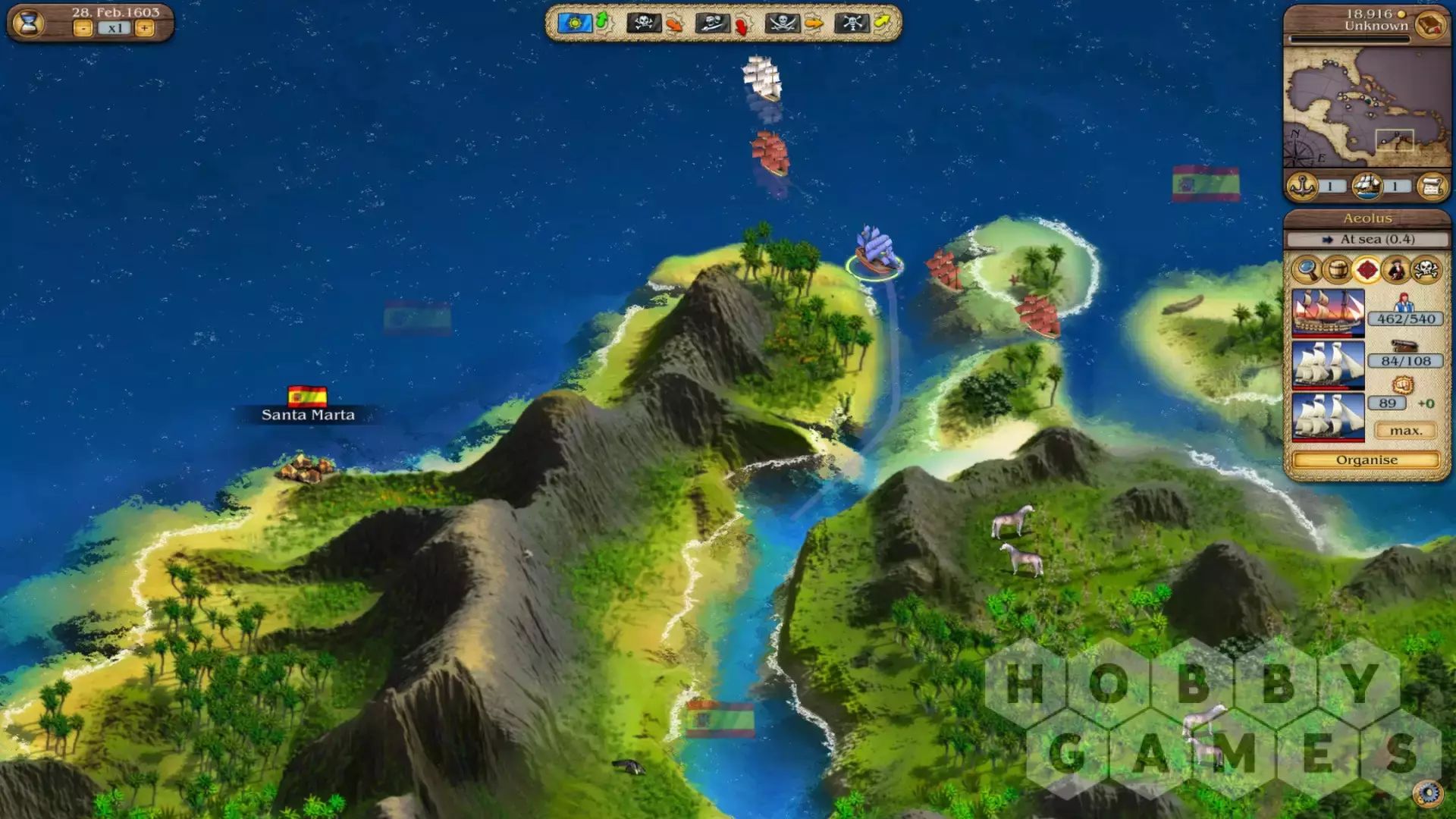This screenshot has height=819, width=1456.
Task: Select the two-skulls pirate flag
Action: (712, 23)
